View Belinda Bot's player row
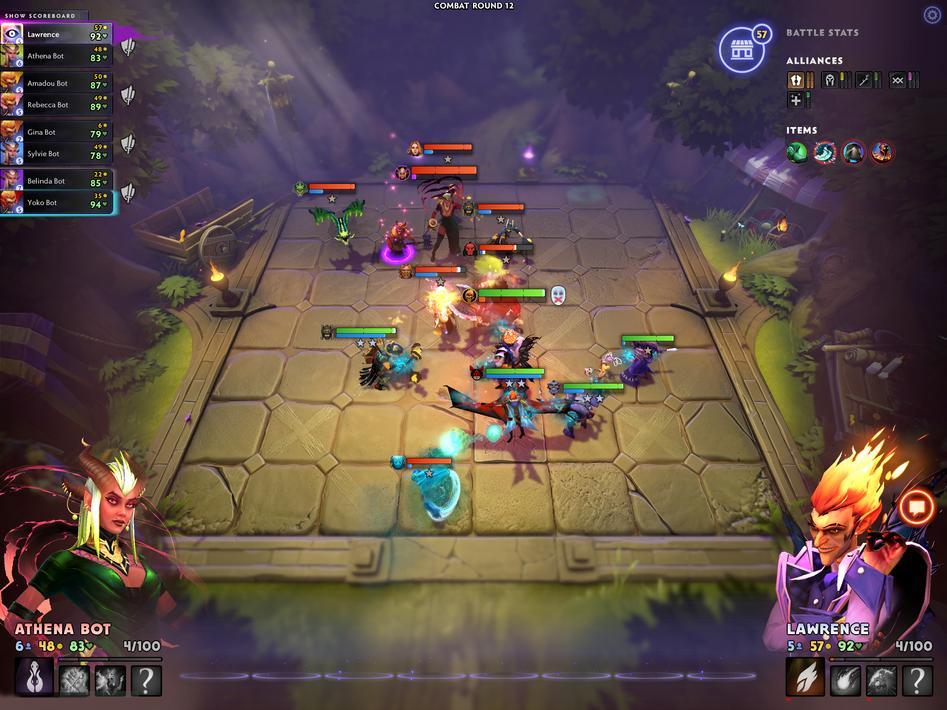This screenshot has width=947, height=710. point(55,181)
